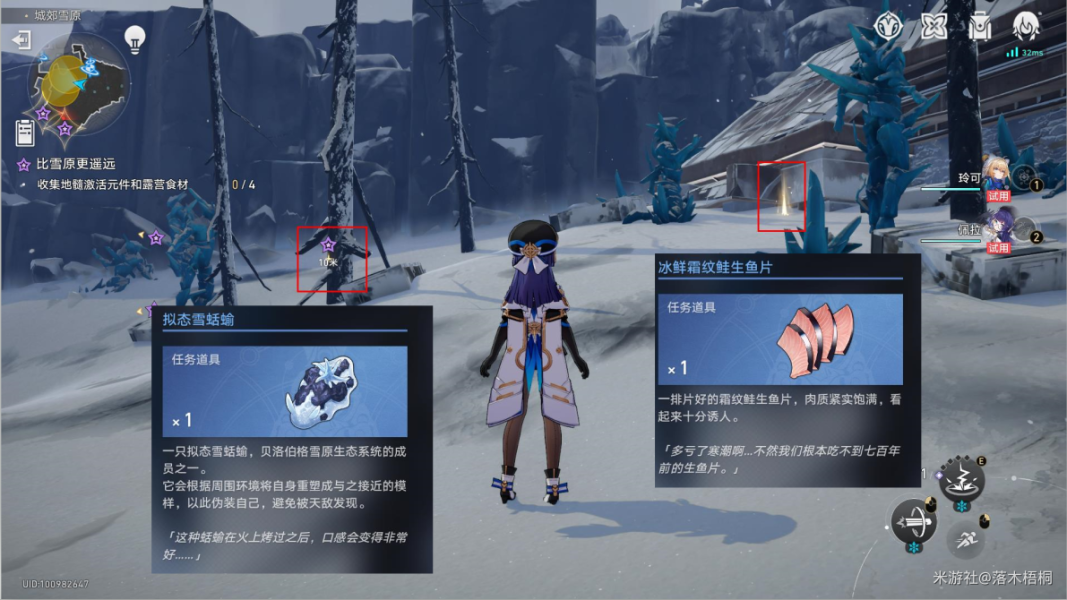
Task: Toggle the sprint running figure button
Action: [x=966, y=541]
